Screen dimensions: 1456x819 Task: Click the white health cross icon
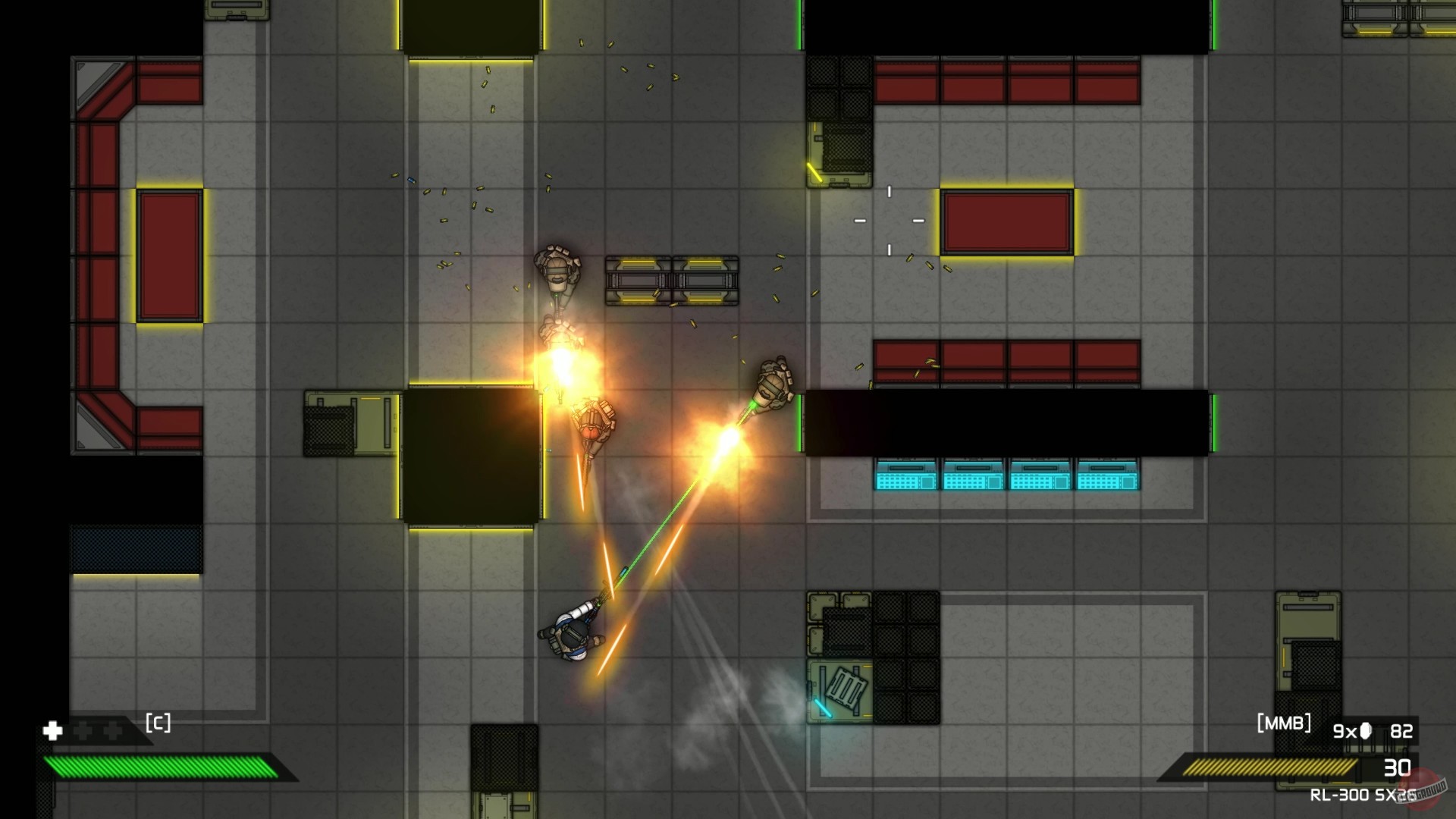coord(51,731)
